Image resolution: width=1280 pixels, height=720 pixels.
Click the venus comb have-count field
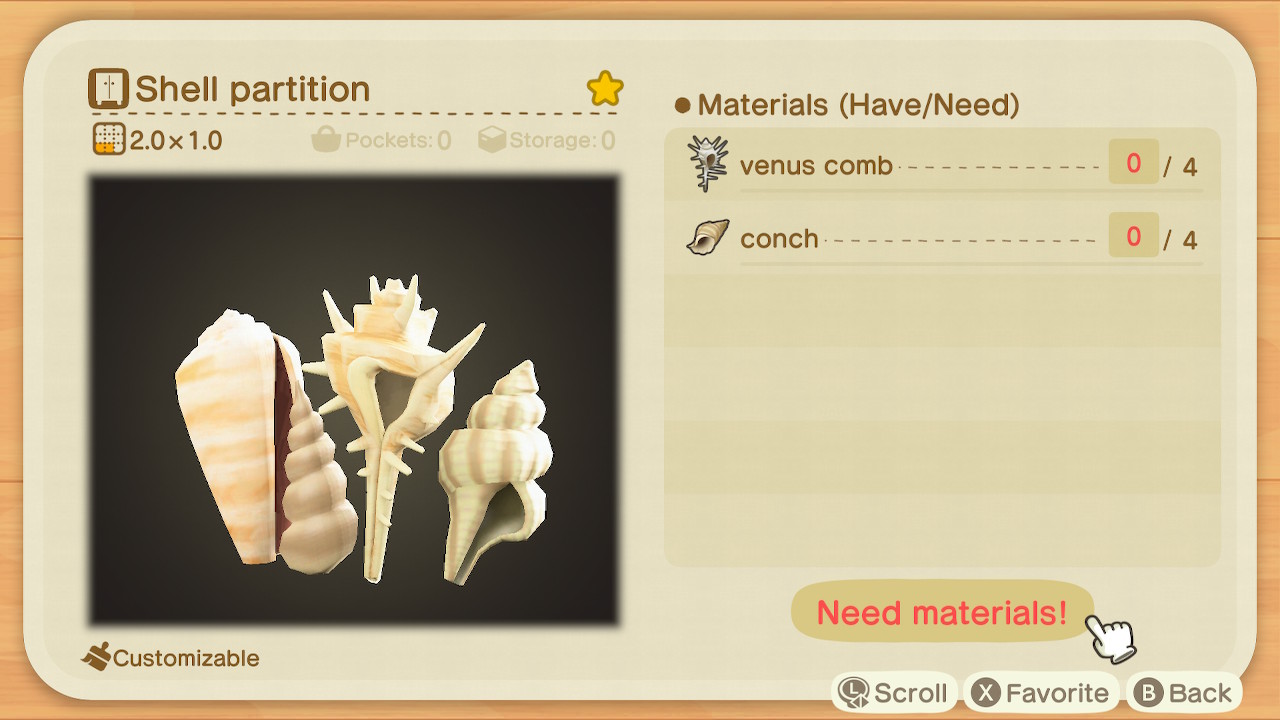pos(1133,163)
